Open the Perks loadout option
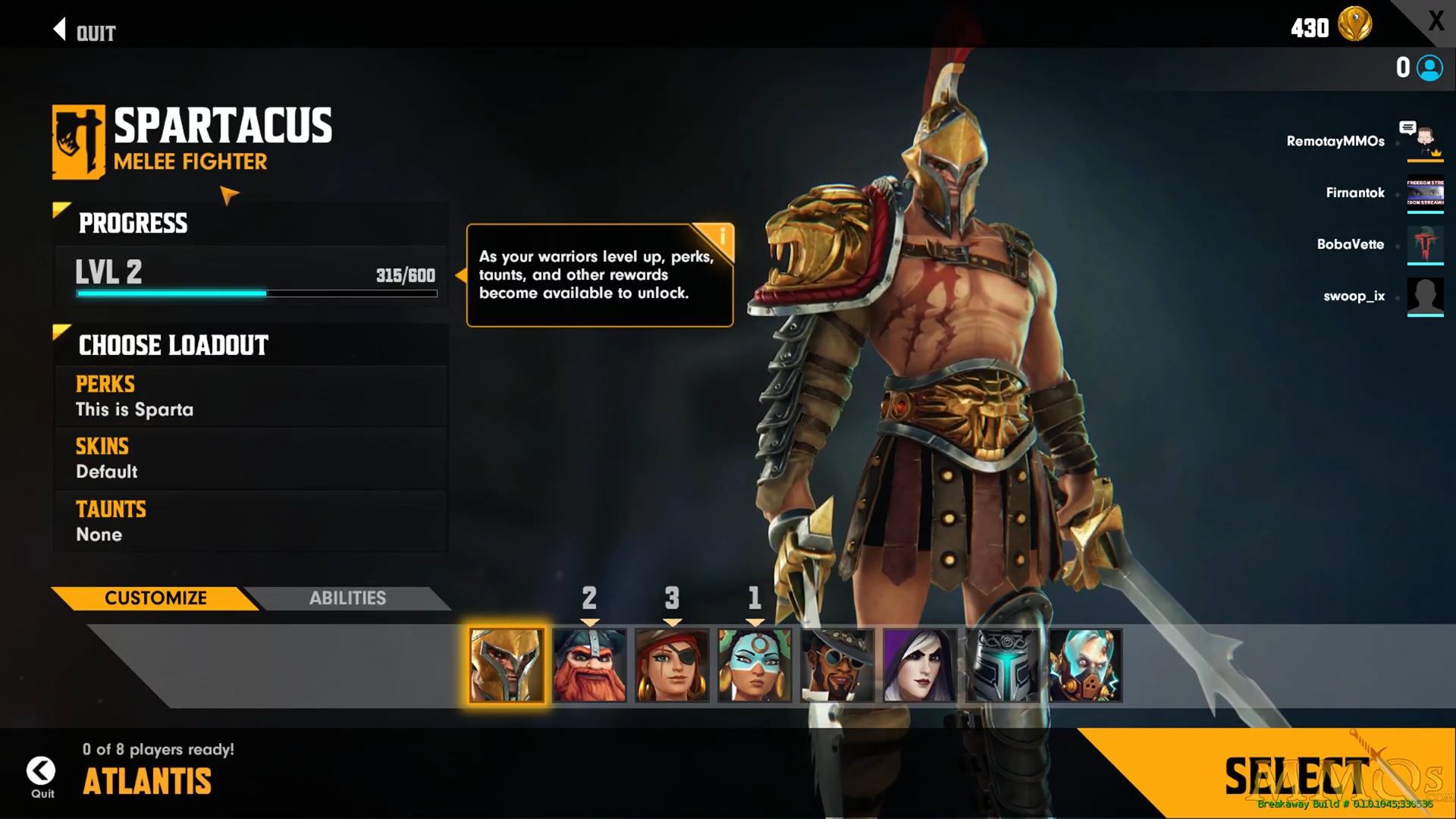Viewport: 1456px width, 819px height. pos(250,397)
